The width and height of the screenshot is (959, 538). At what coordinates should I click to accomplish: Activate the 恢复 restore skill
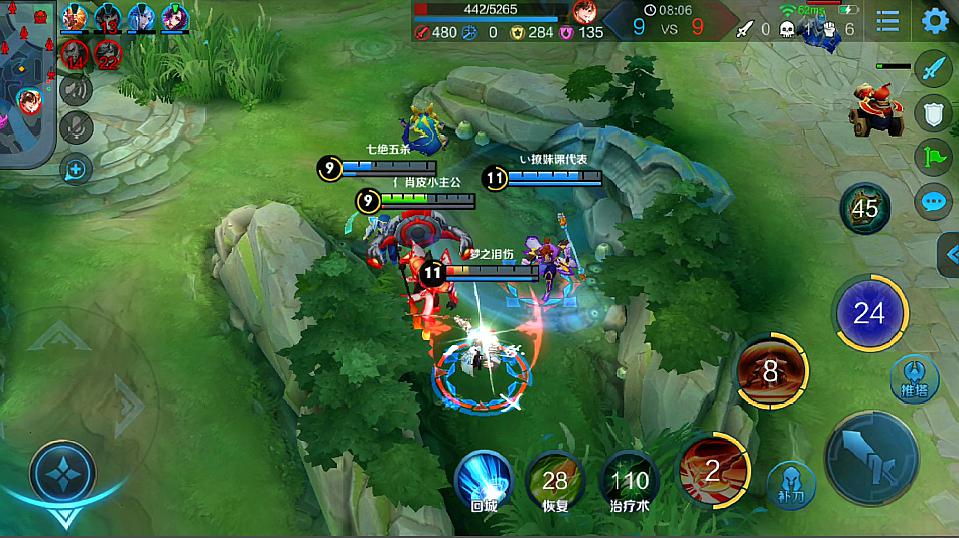pos(555,480)
